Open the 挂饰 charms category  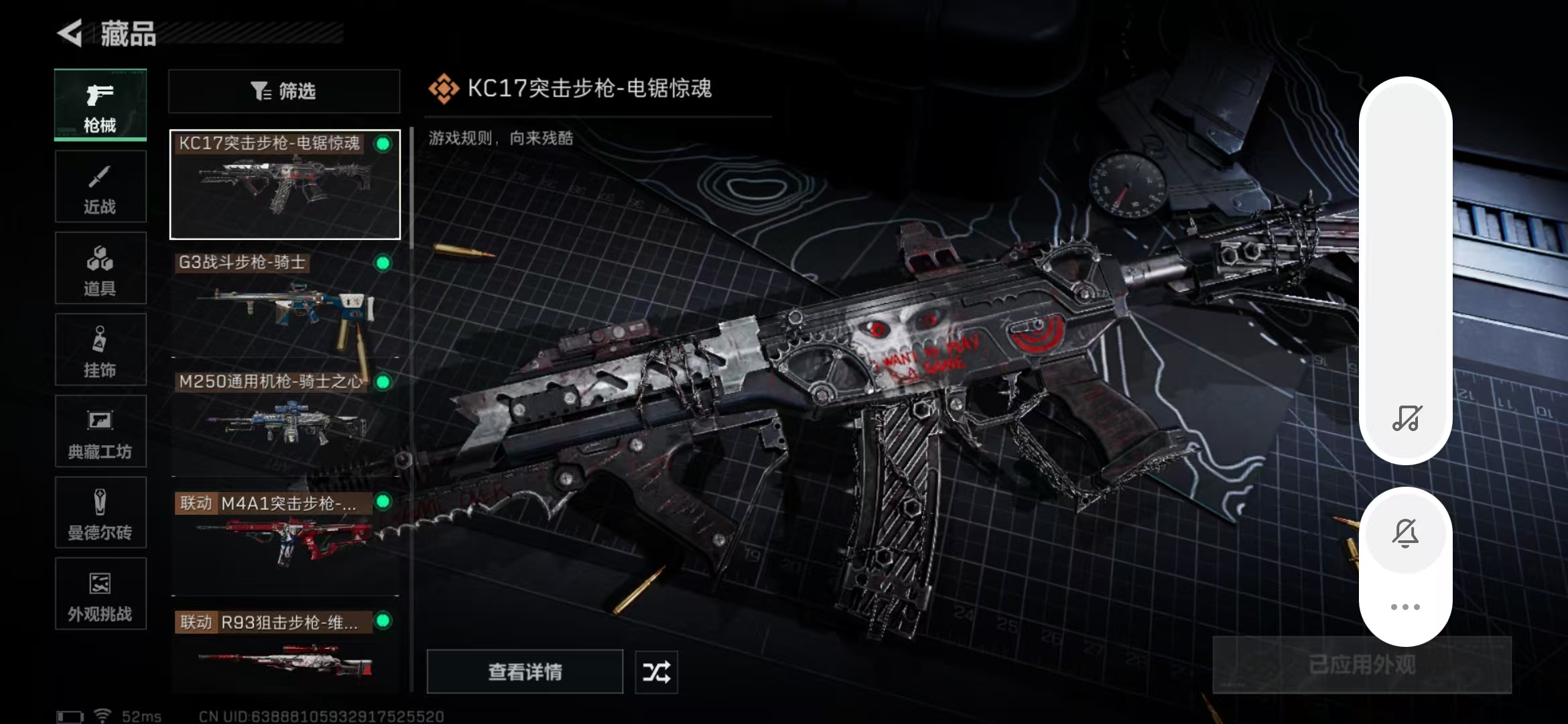click(100, 349)
